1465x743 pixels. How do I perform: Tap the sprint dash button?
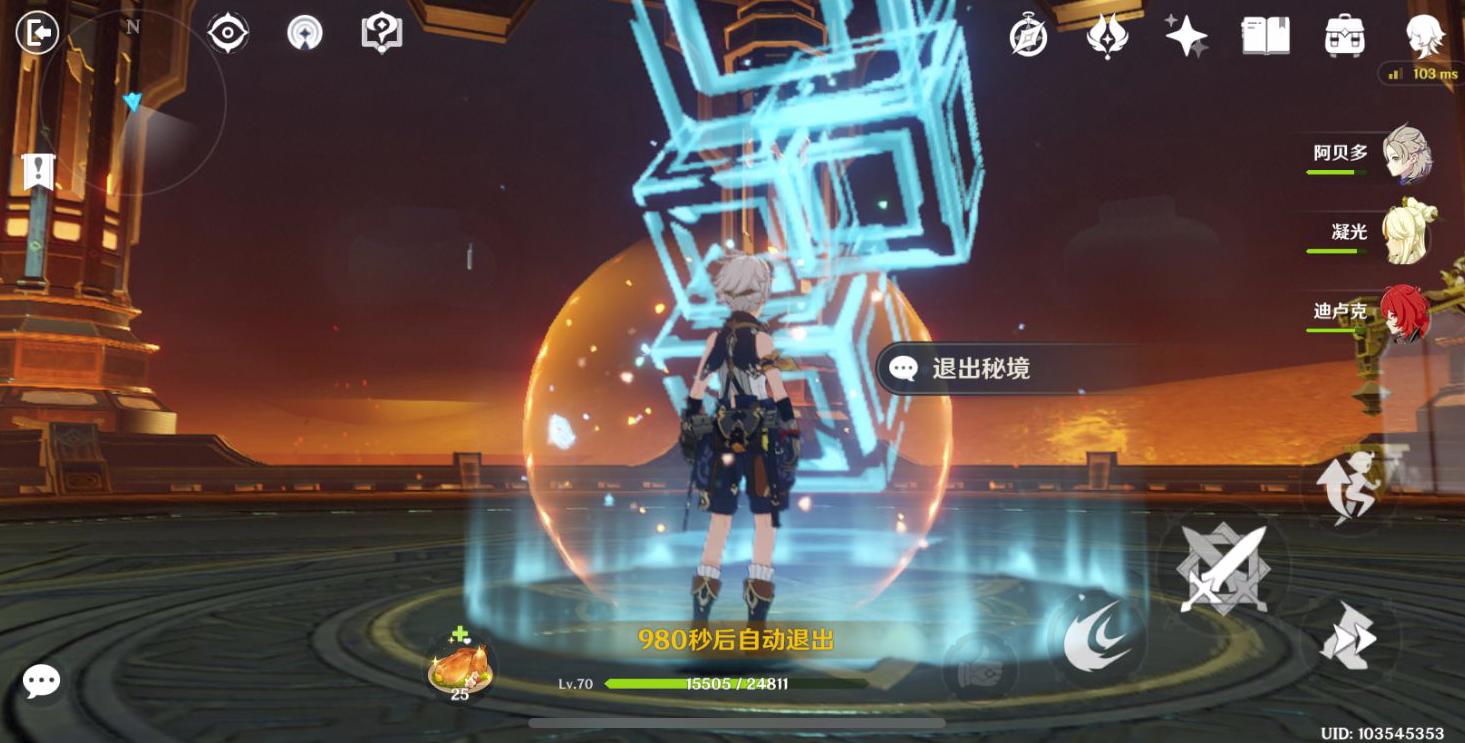(x=1348, y=636)
